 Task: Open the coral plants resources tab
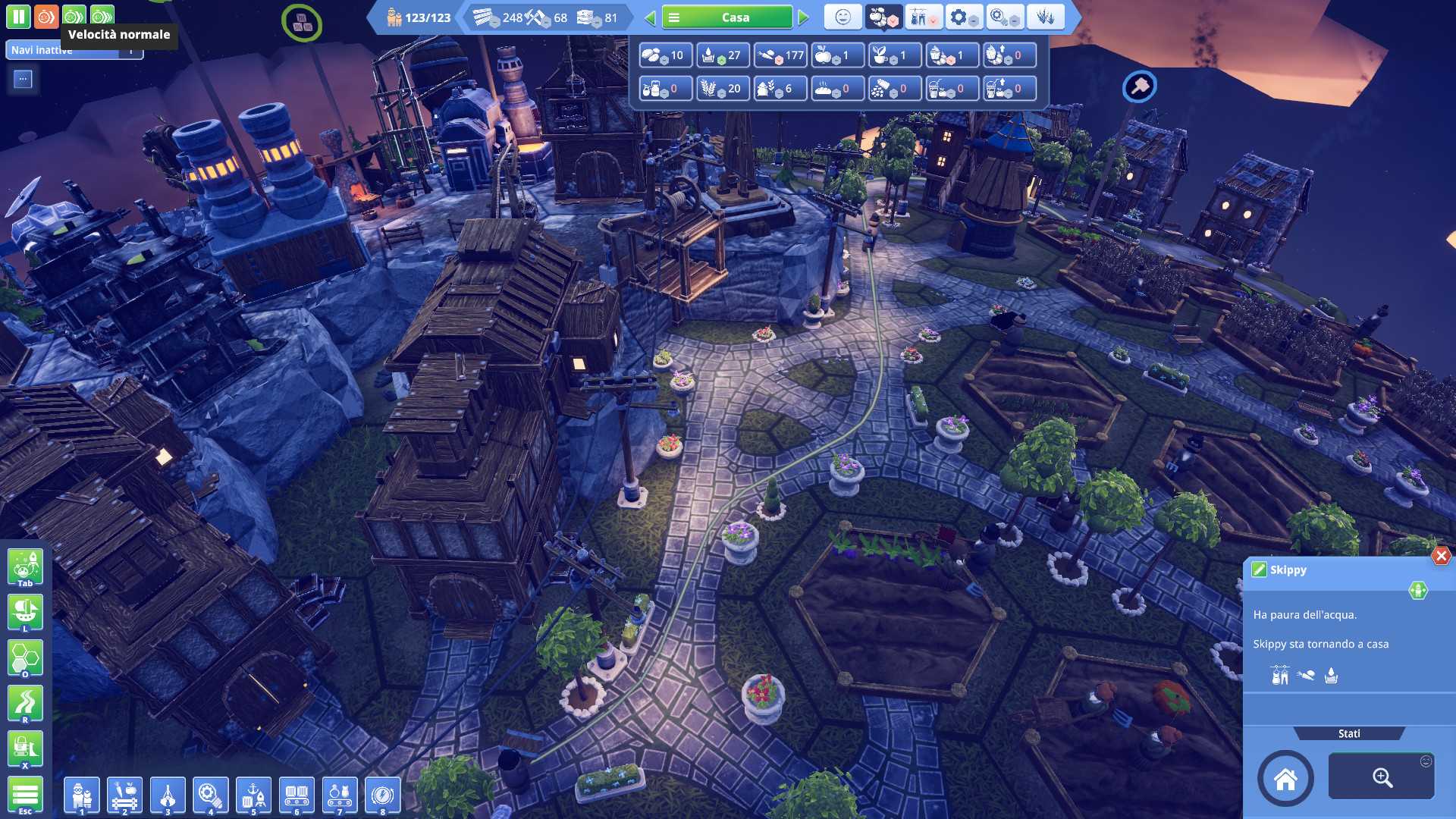pyautogui.click(x=1046, y=17)
